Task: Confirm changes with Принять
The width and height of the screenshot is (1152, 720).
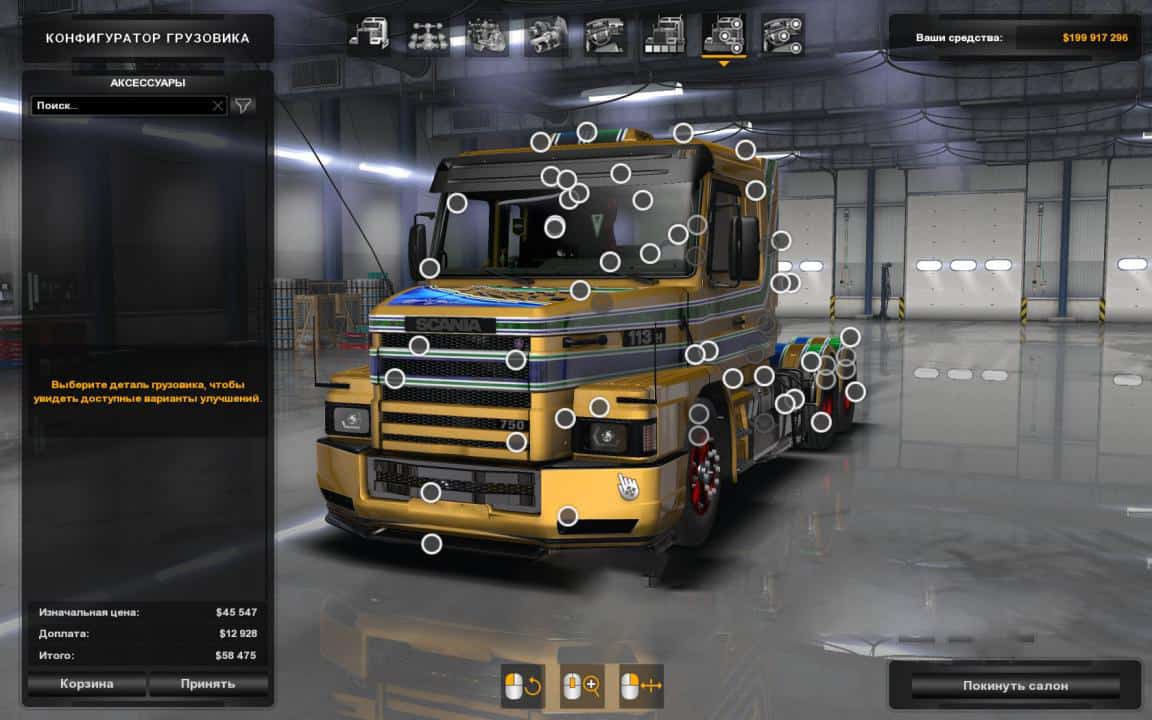Action: (208, 684)
